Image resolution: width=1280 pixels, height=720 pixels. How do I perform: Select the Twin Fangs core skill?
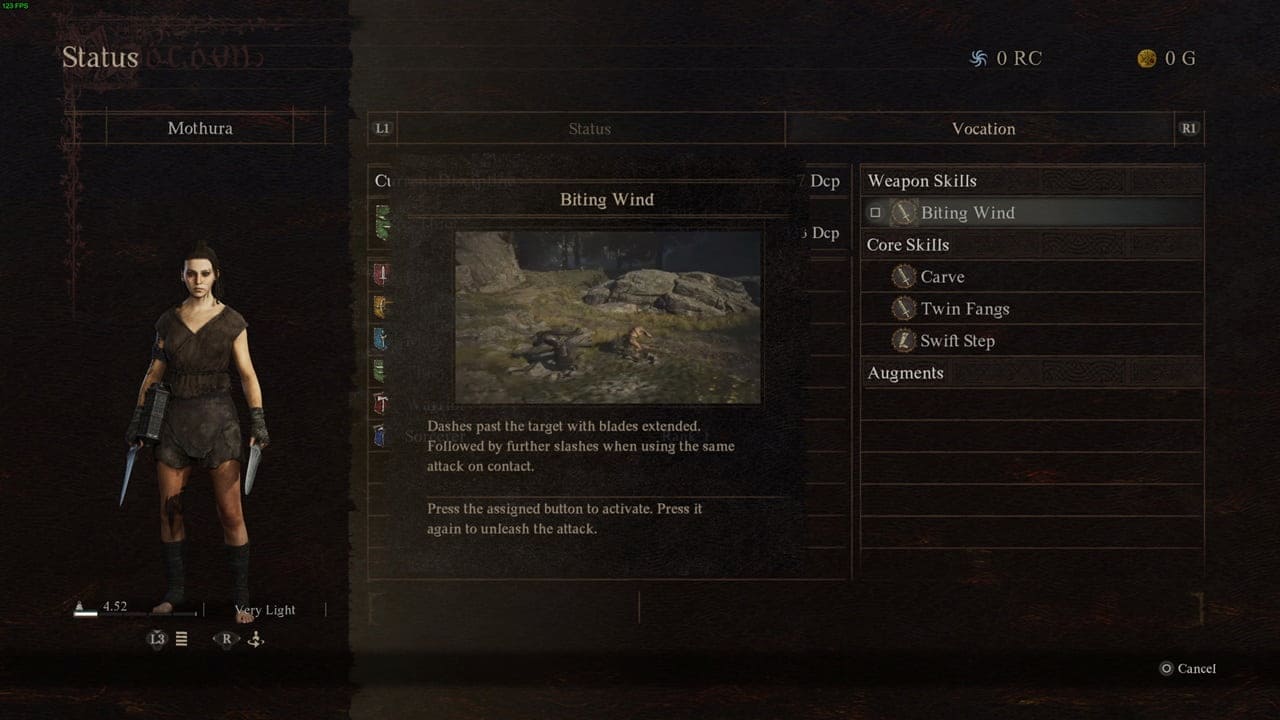tap(964, 309)
